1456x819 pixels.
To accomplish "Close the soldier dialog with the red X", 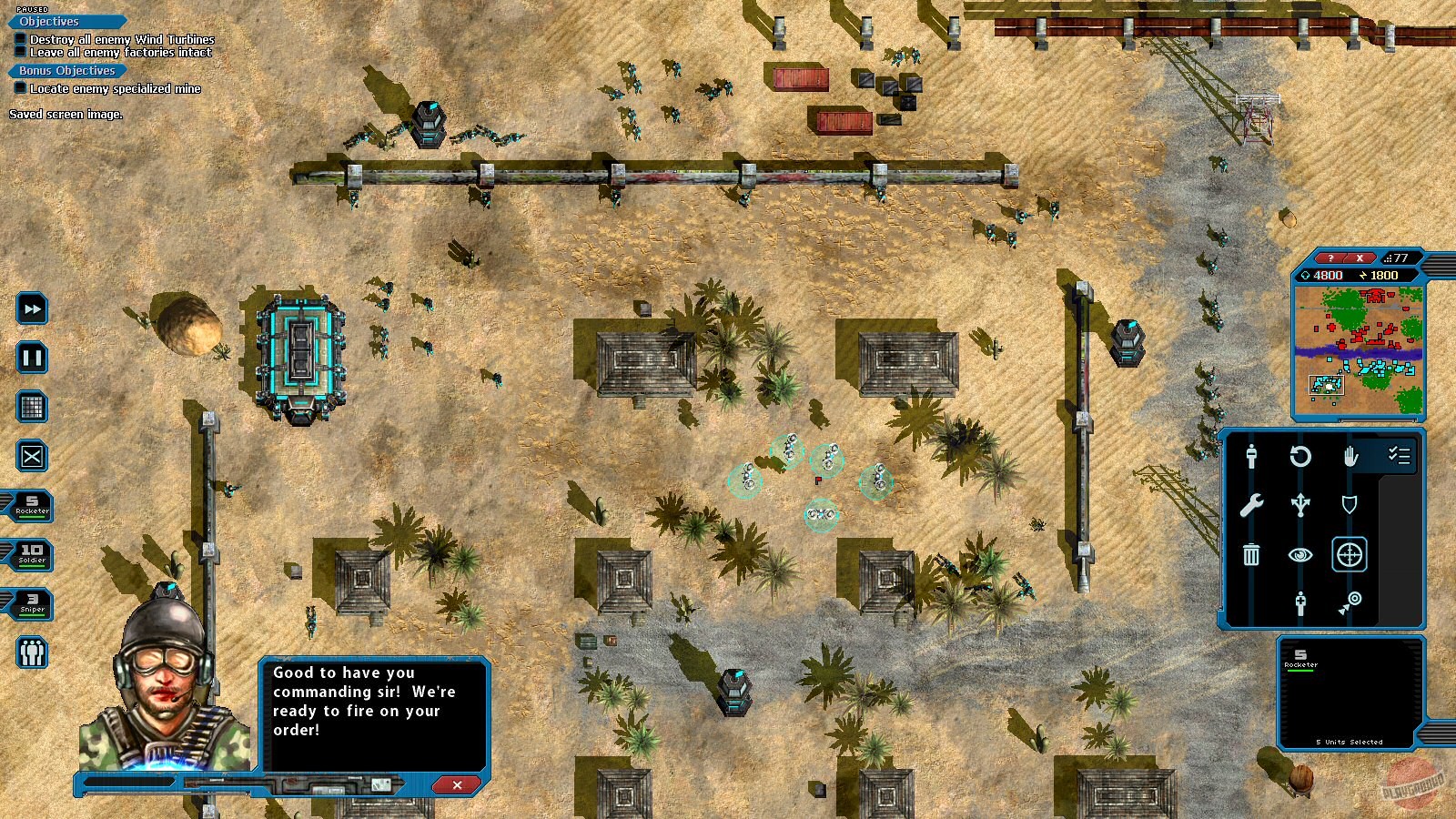I will pyautogui.click(x=456, y=785).
